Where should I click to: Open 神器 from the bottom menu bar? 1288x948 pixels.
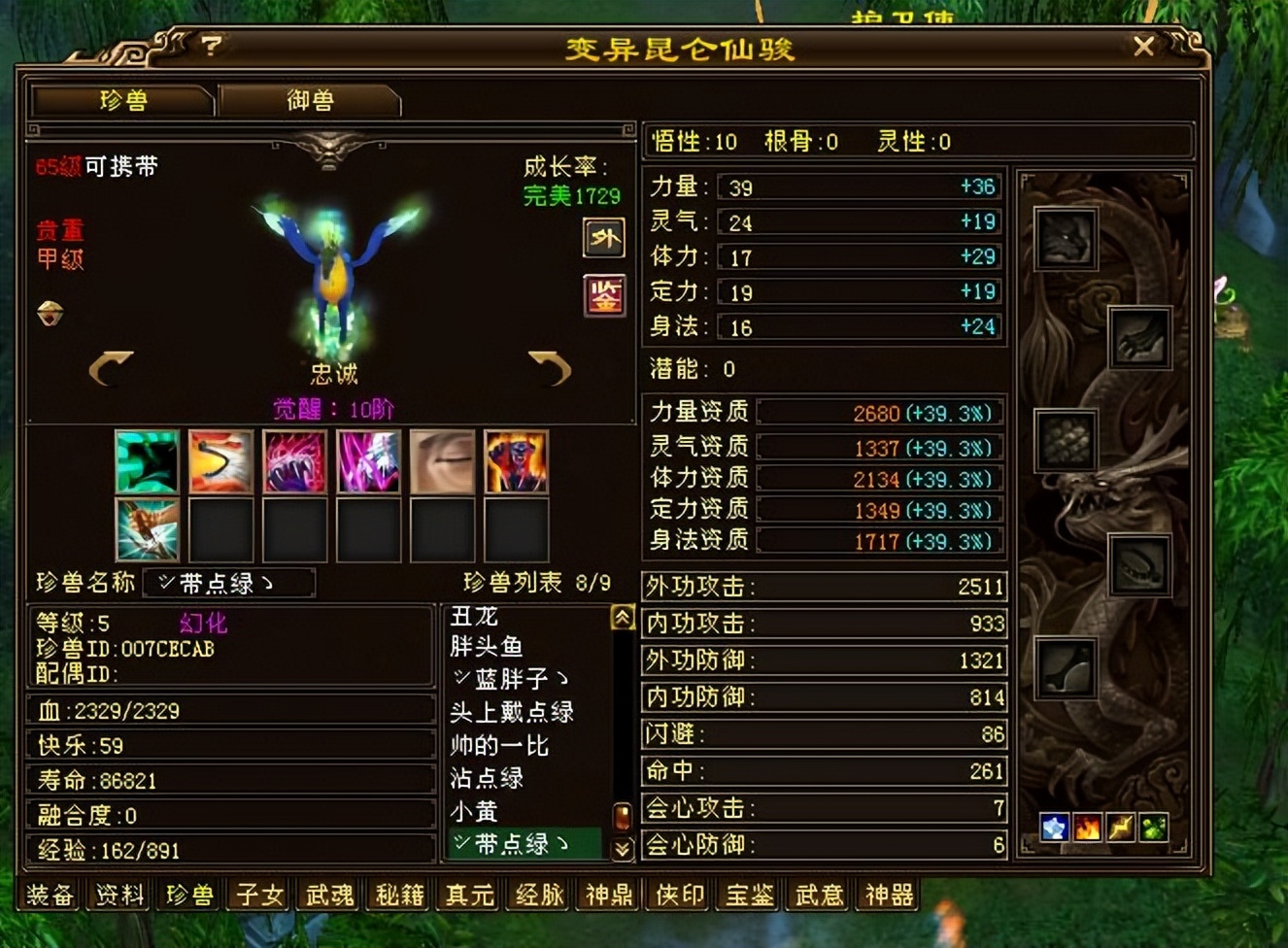(886, 897)
